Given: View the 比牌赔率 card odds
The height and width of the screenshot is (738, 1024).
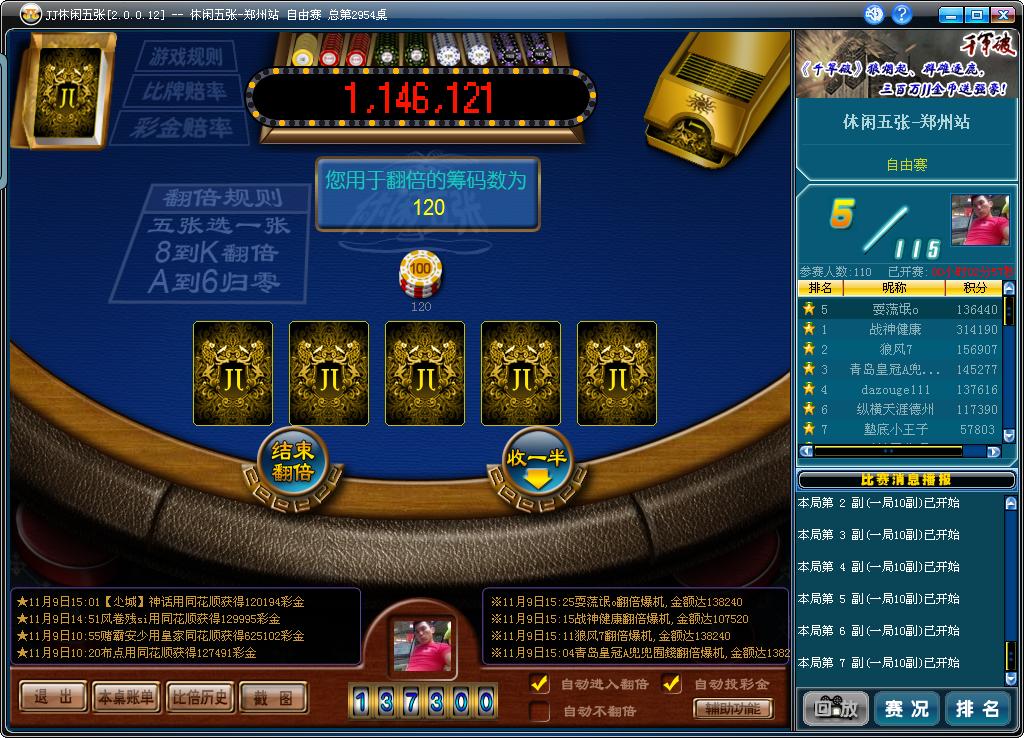Looking at the screenshot, I should point(183,92).
